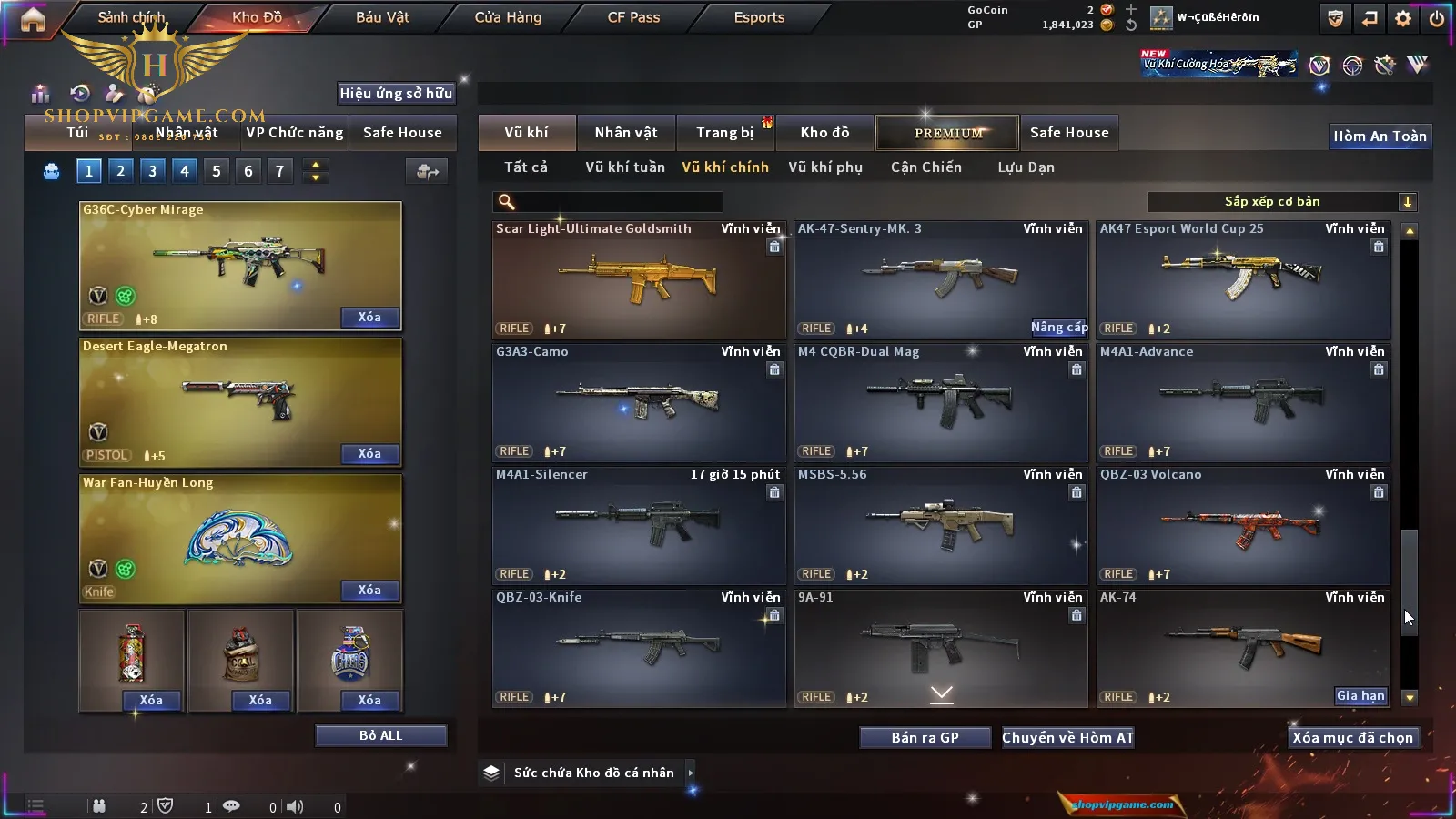Click Chuyển về Hòm AT
The height and width of the screenshot is (819, 1456).
pos(1067,738)
